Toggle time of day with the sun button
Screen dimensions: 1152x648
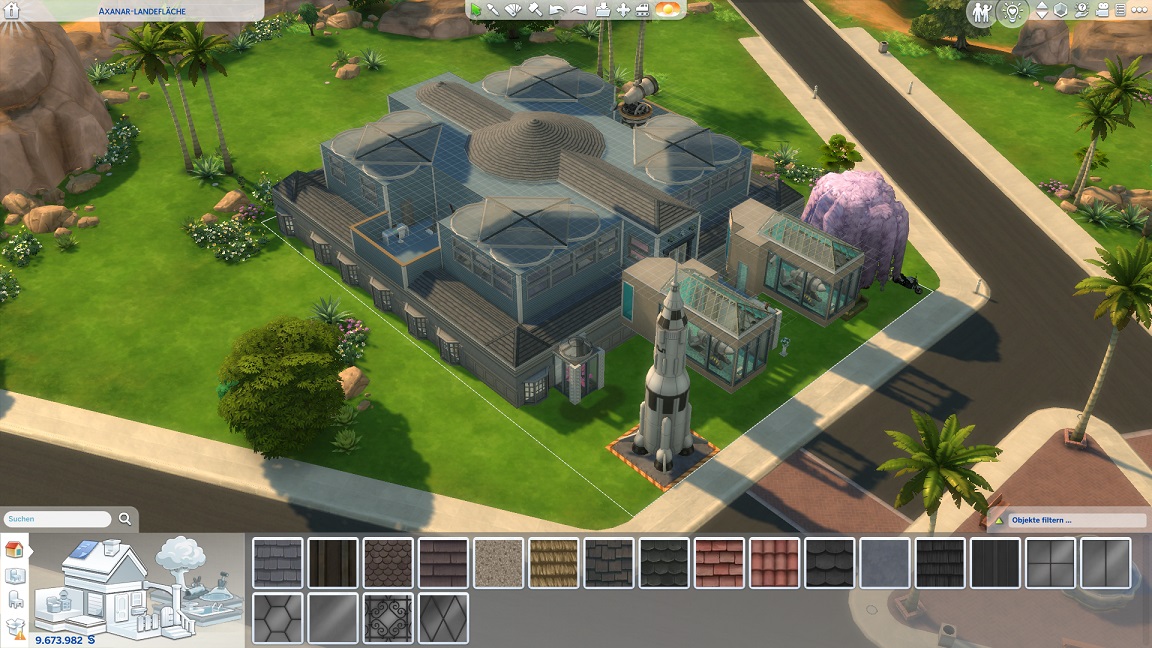click(668, 10)
